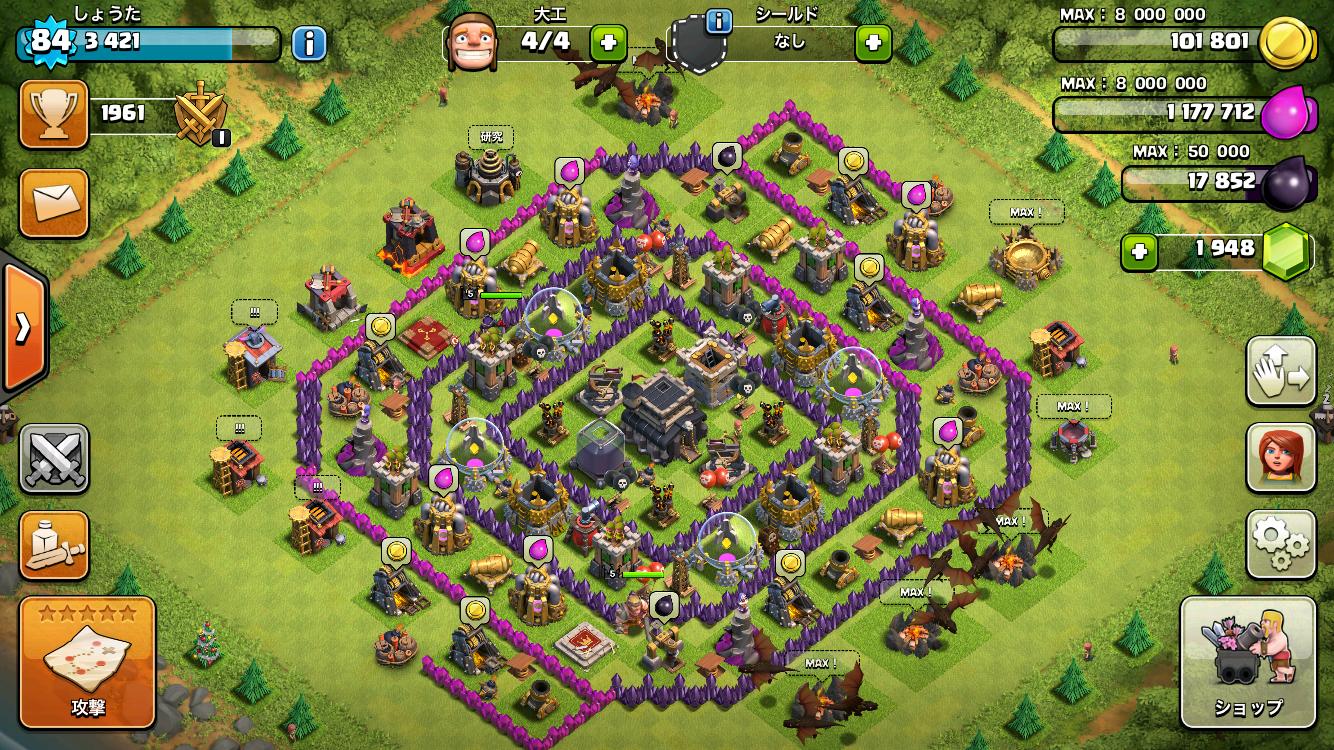The image size is (1334, 750).
Task: Open the mail inbox envelope
Action: (54, 203)
